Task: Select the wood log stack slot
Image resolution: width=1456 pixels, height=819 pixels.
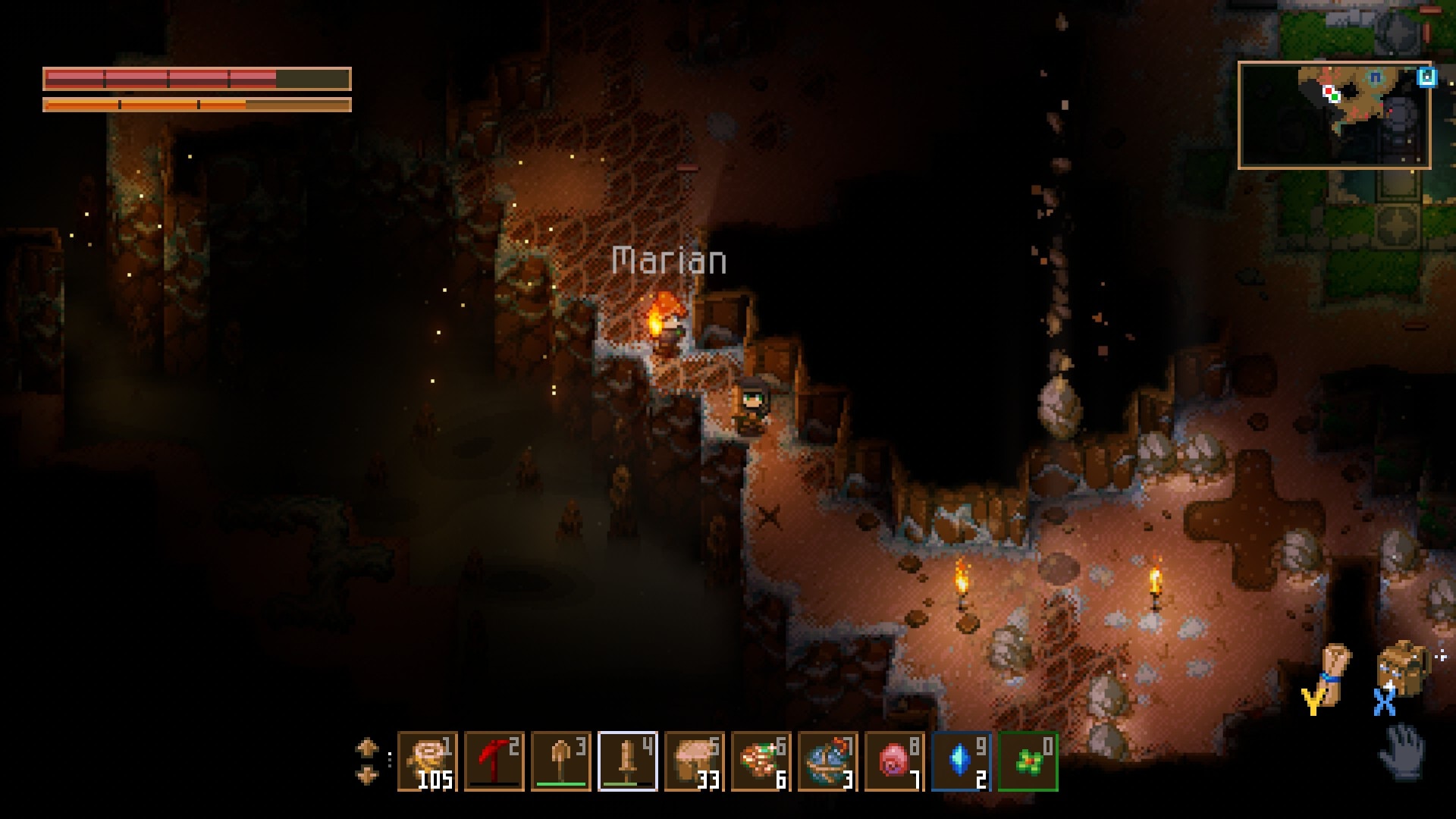Action: (x=427, y=761)
